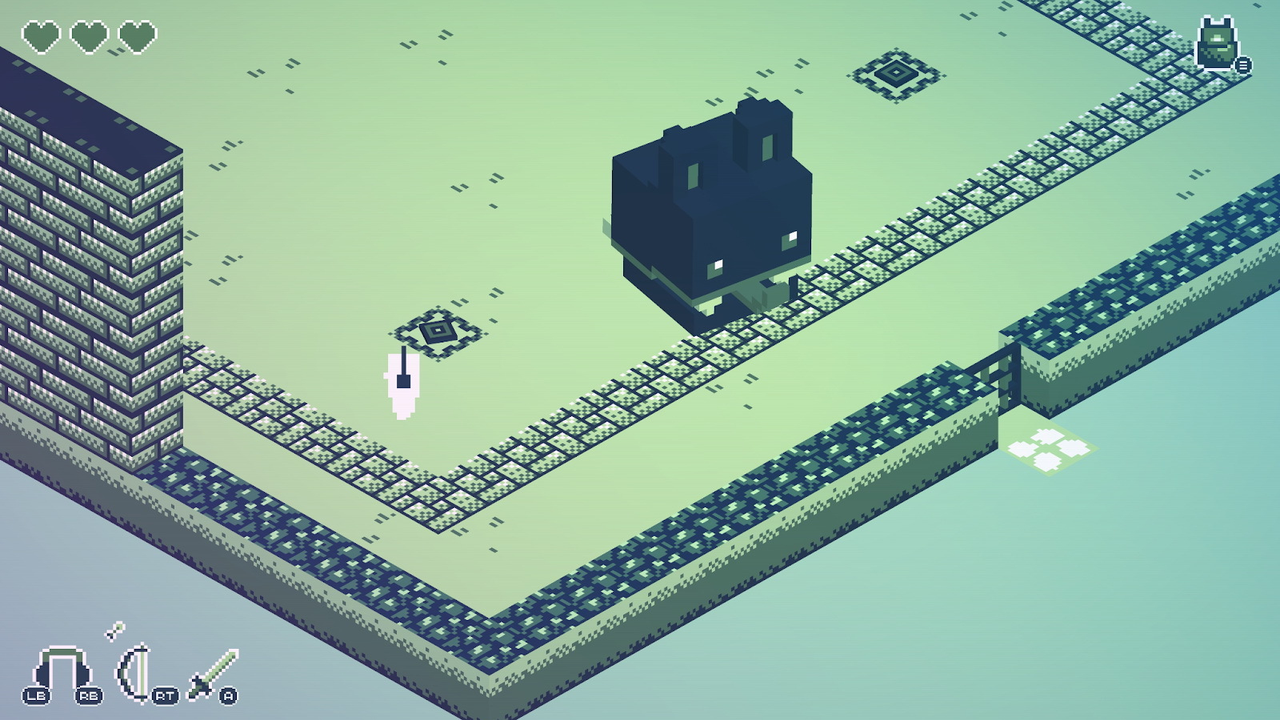
Task: Activate the diamond pressure plate near the shovel
Action: (438, 330)
